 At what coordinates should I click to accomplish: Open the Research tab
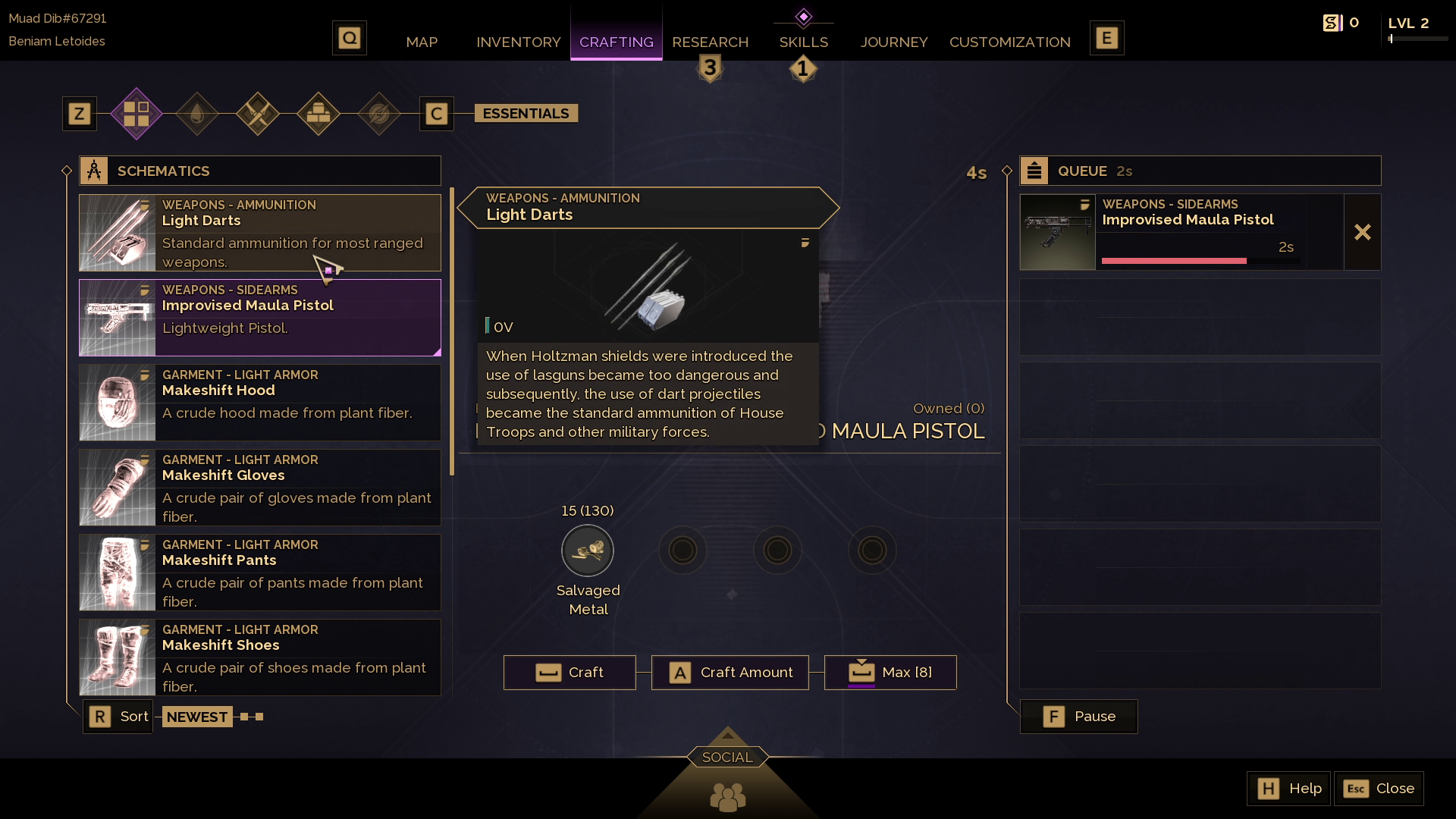tap(710, 42)
